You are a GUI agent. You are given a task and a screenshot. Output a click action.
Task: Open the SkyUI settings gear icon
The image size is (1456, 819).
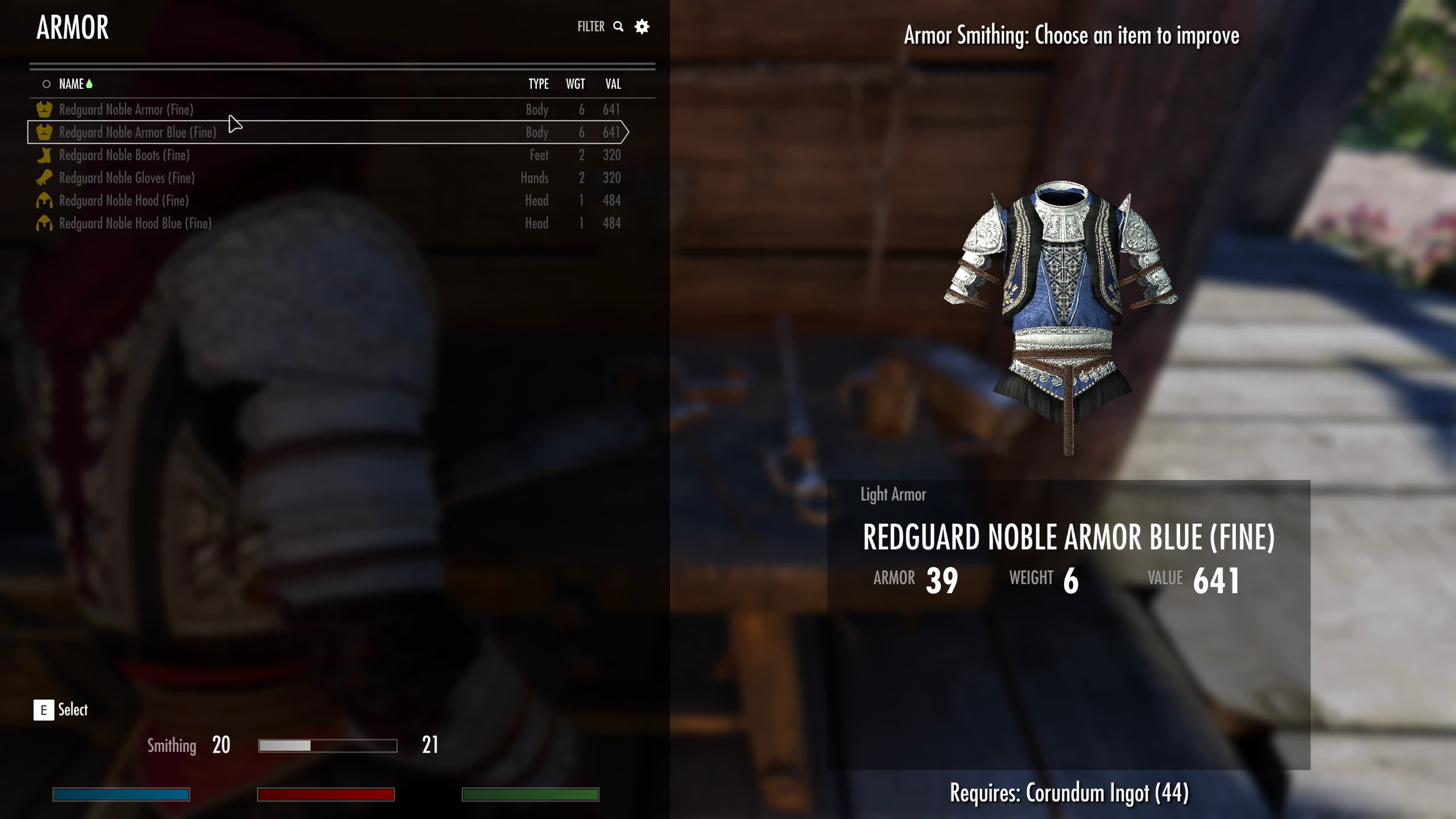pyautogui.click(x=642, y=26)
